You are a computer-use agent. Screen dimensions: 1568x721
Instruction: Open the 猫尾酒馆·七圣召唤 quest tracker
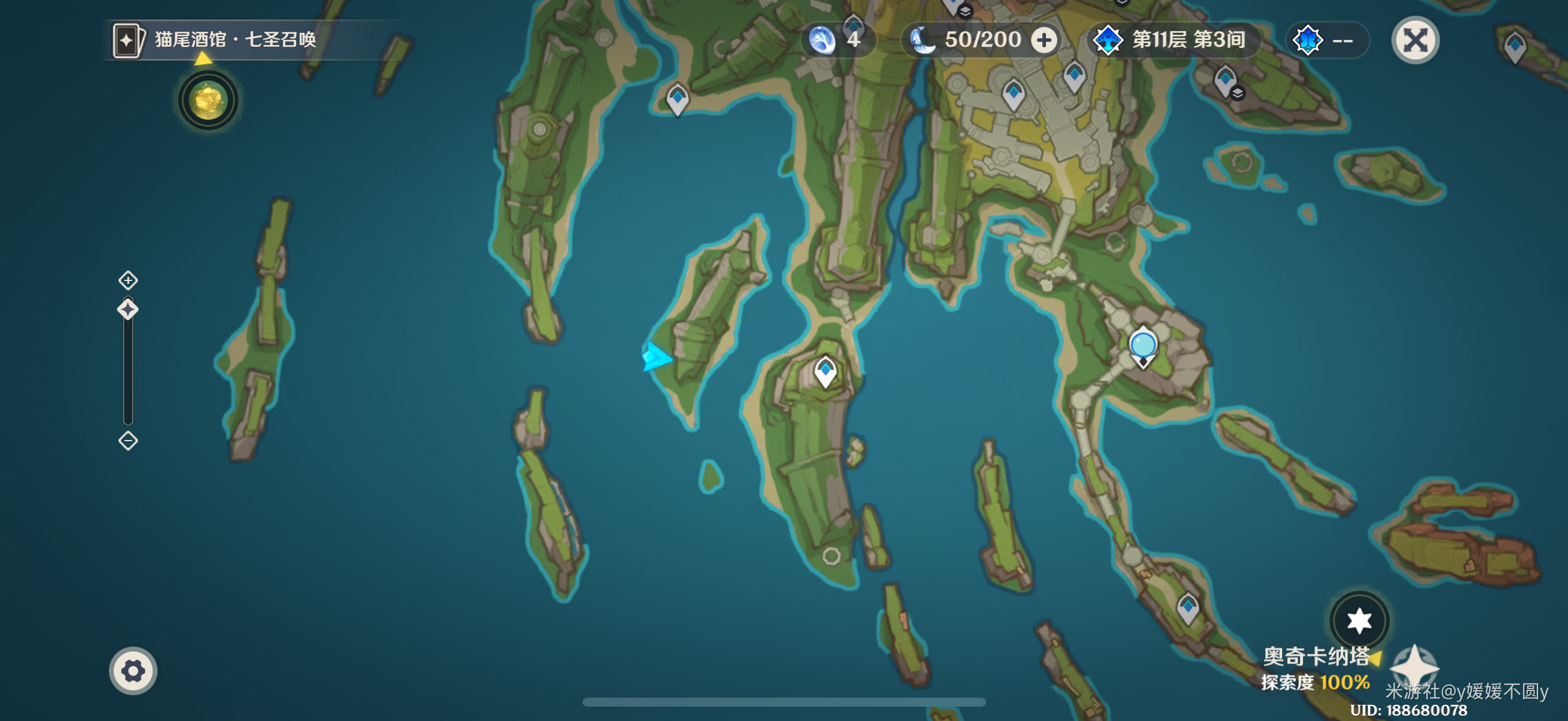234,40
